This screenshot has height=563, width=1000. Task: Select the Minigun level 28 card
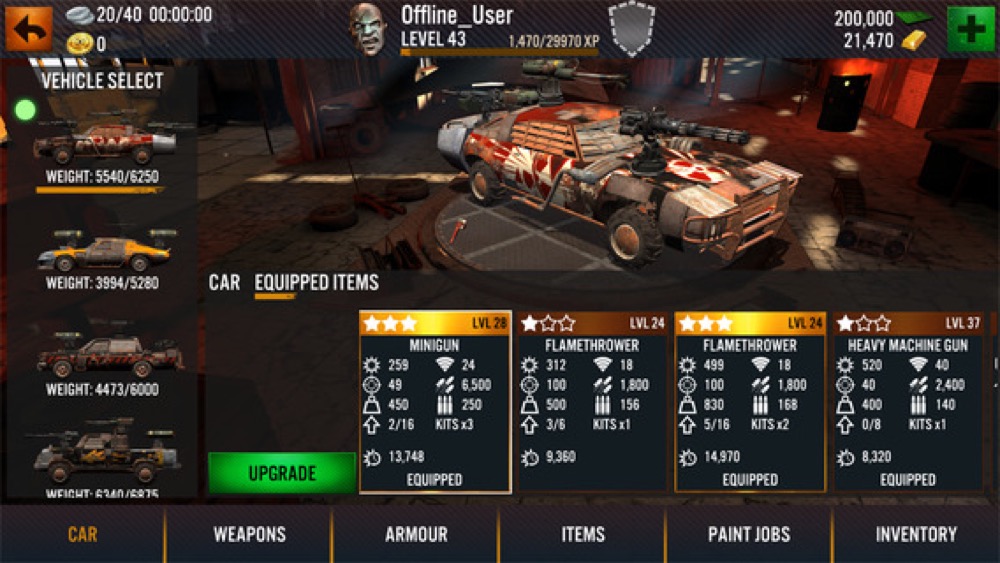[x=435, y=402]
